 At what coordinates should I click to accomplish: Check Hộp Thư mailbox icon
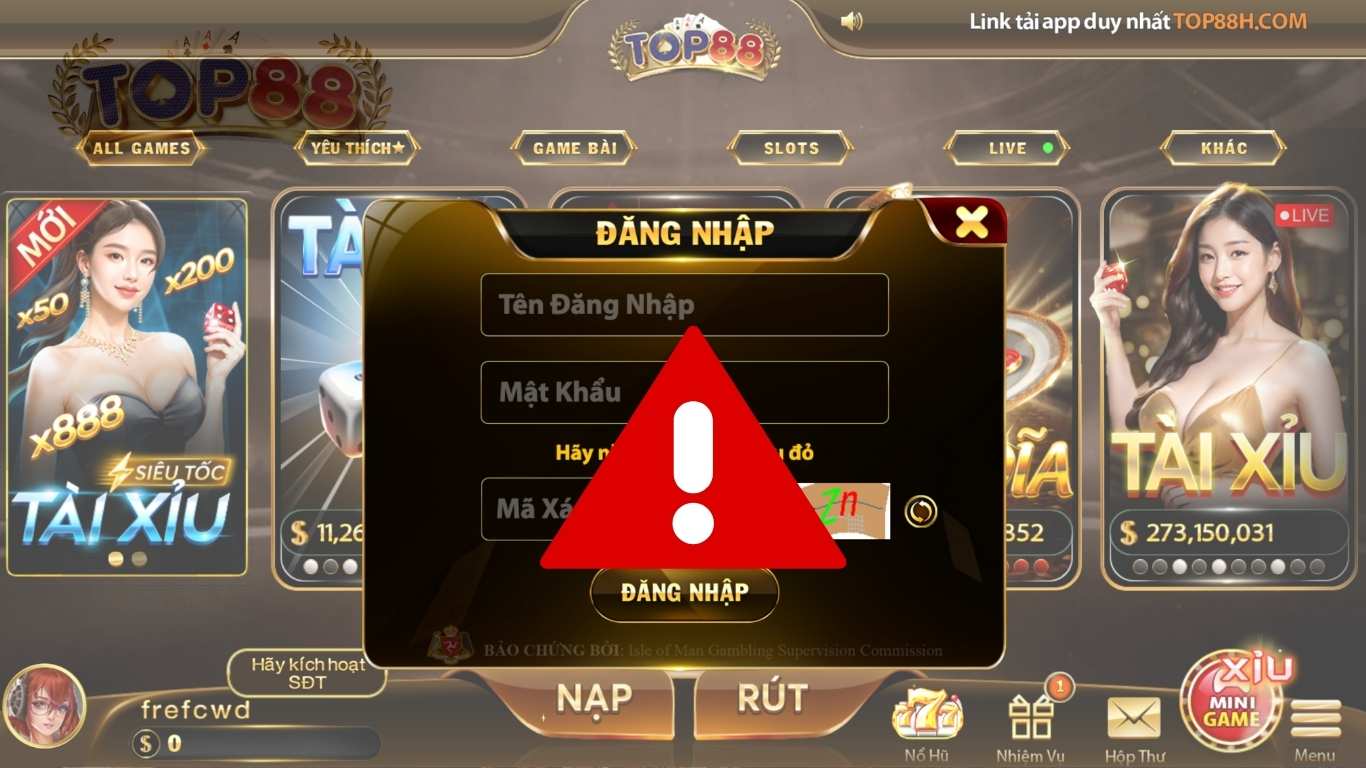(1133, 715)
